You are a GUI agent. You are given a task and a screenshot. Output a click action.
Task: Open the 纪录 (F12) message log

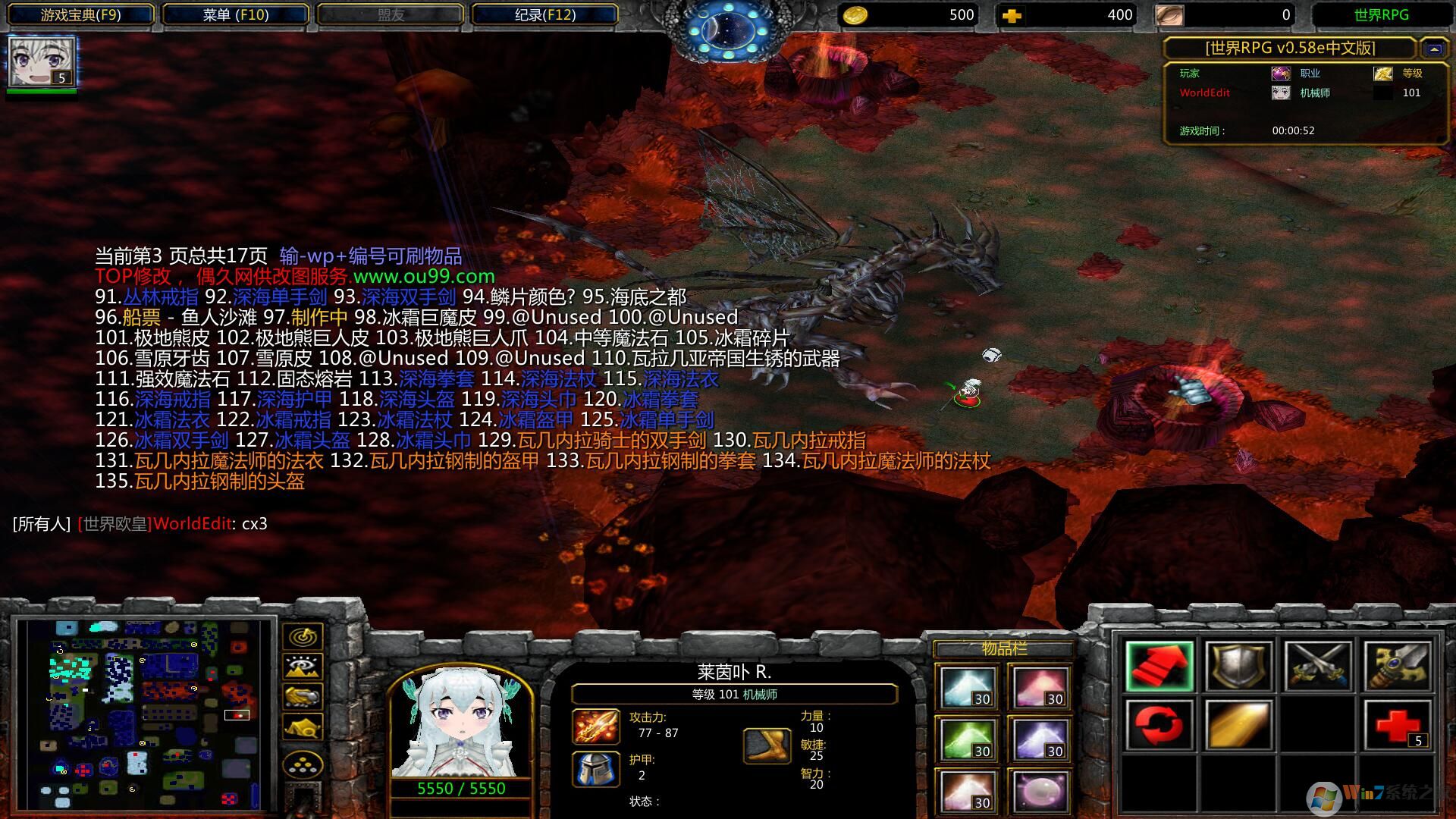(x=544, y=14)
